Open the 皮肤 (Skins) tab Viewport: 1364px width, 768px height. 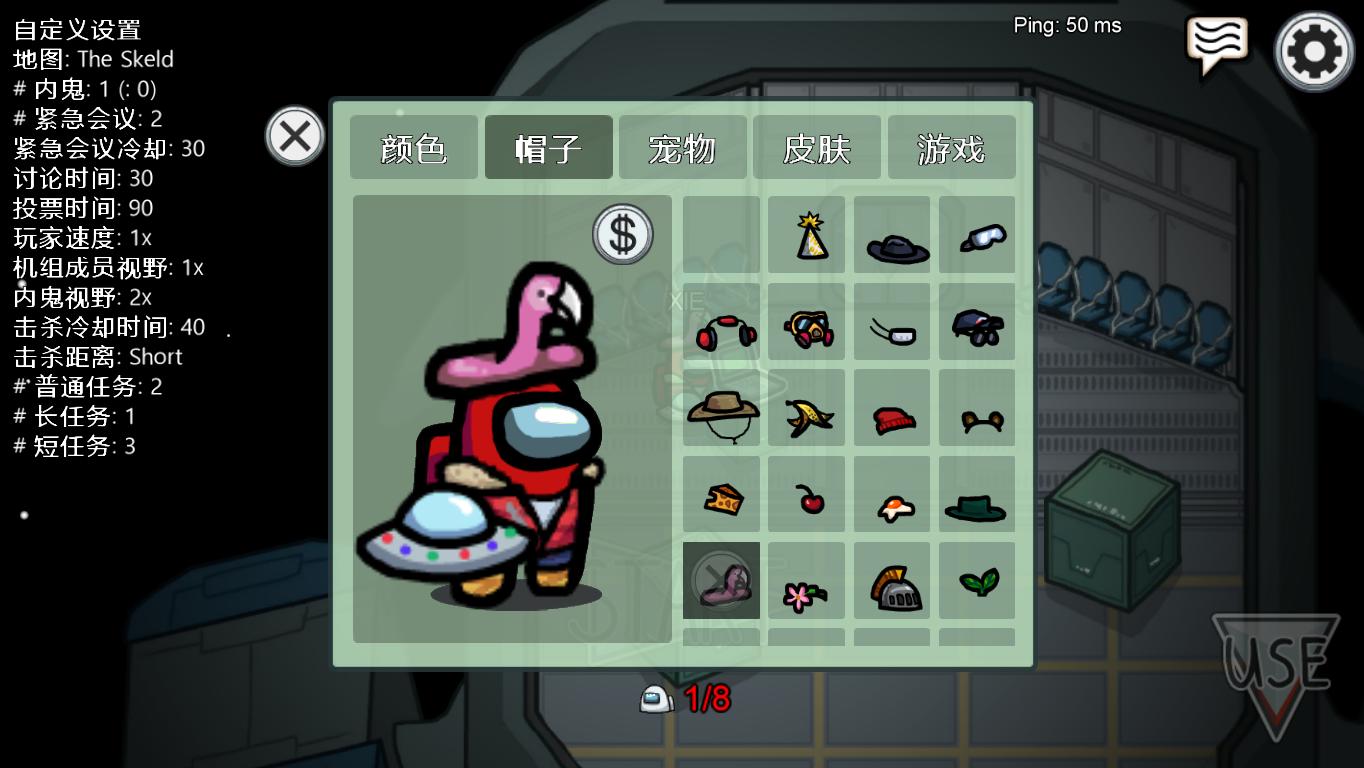click(x=817, y=147)
